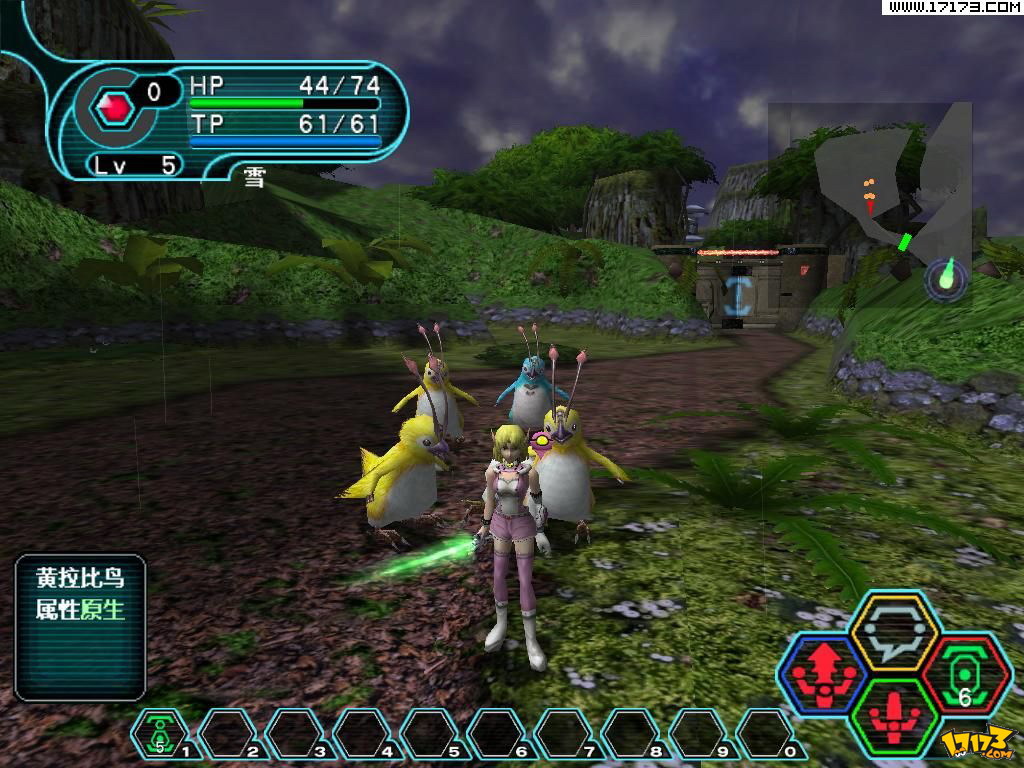Select hotbar slot numbered 0

point(765,735)
